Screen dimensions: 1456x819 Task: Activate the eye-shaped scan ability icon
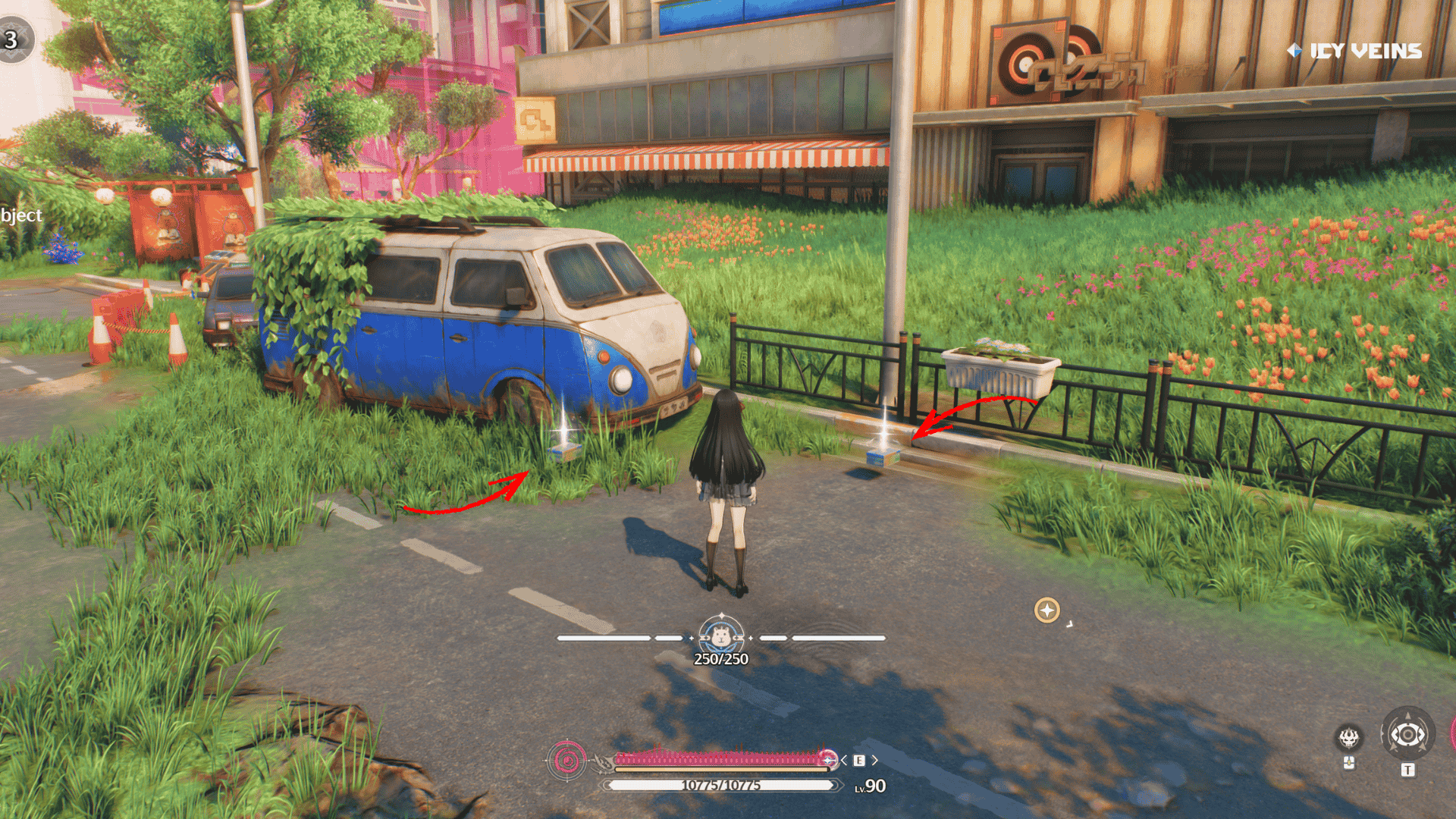tap(1407, 734)
